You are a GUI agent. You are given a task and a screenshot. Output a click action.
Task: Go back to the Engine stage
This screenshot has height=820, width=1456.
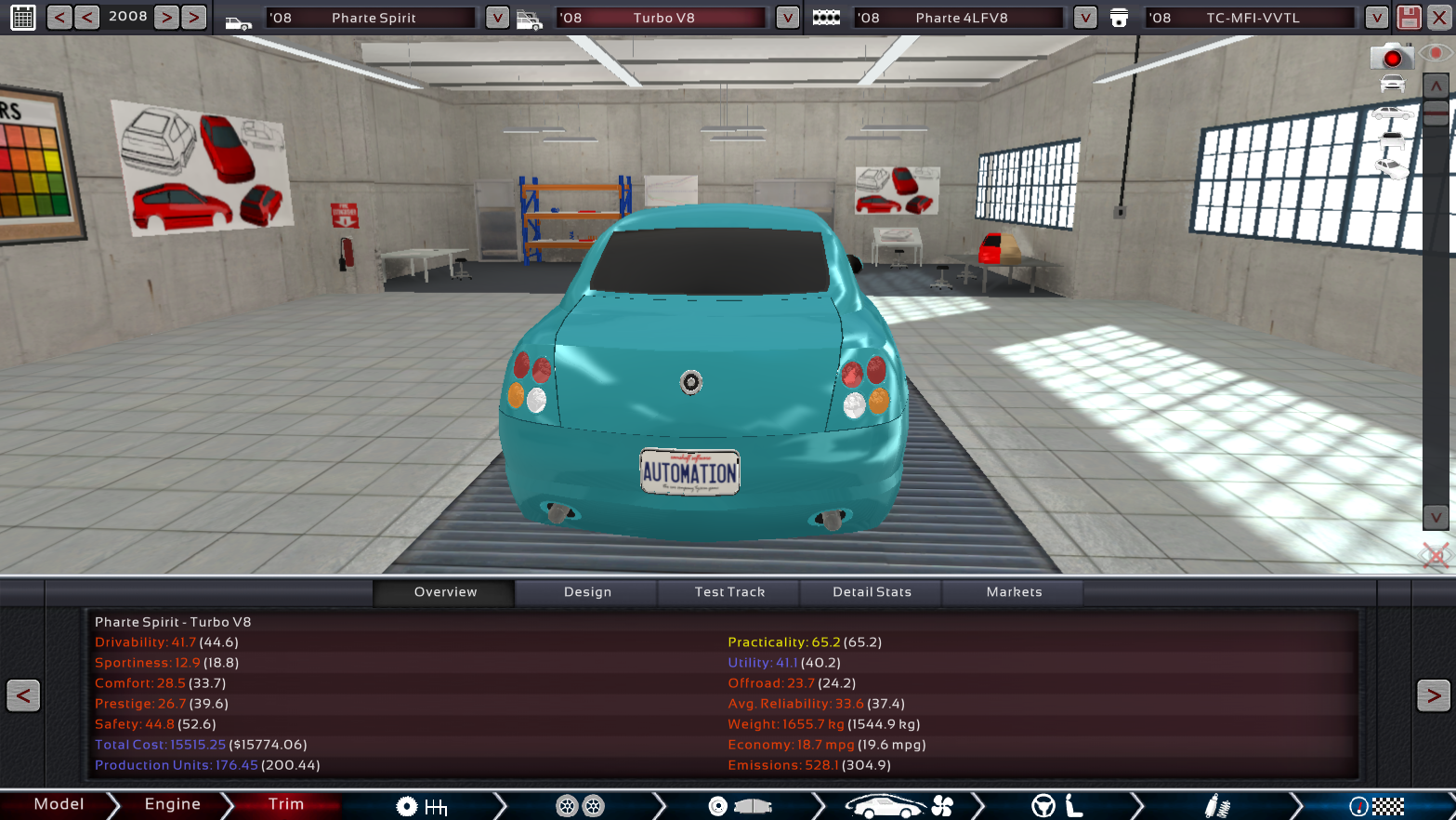pos(173,805)
